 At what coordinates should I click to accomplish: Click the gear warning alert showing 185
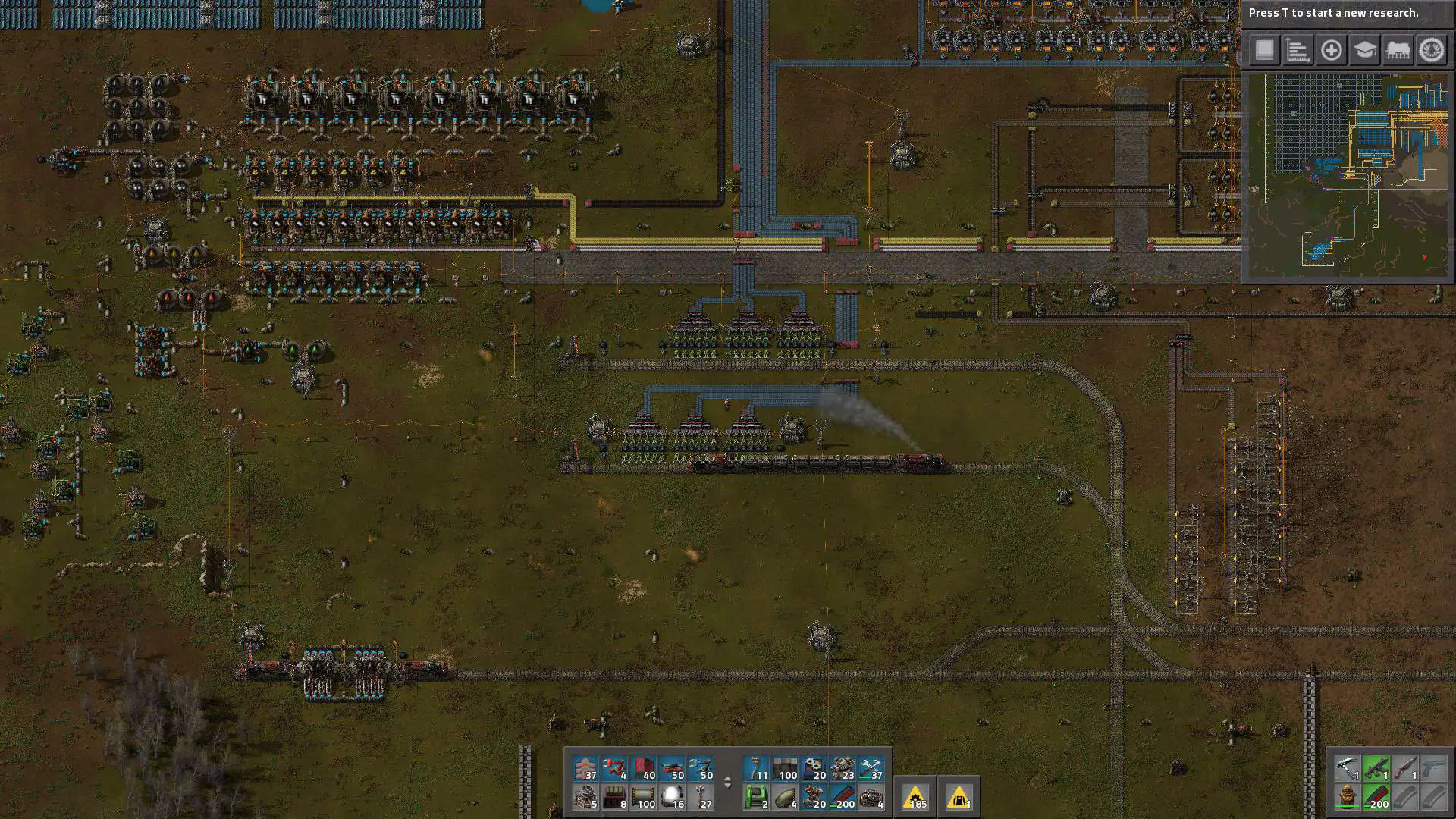click(x=916, y=797)
